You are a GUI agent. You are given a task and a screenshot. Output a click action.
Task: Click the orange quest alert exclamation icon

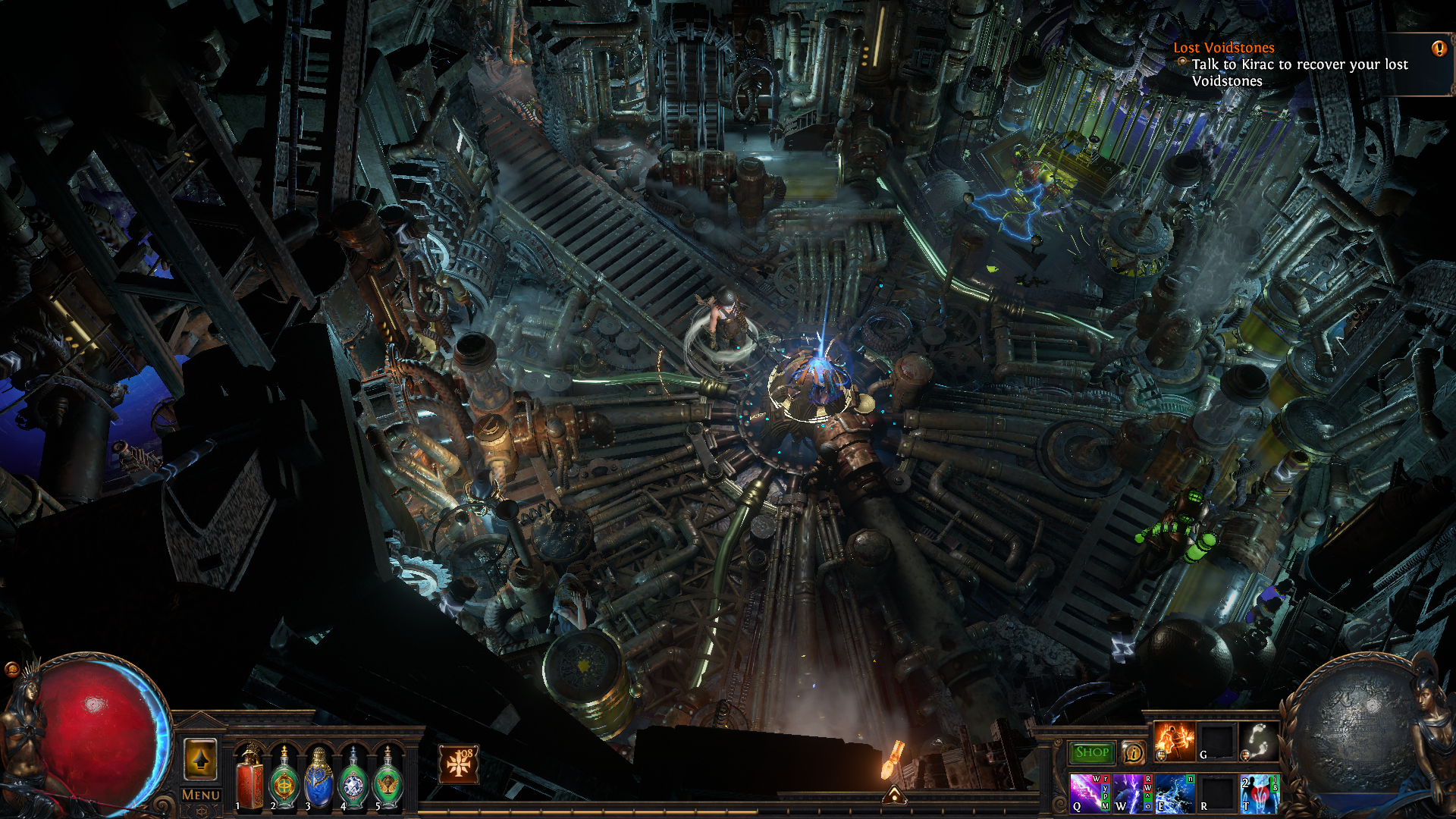tap(1439, 49)
